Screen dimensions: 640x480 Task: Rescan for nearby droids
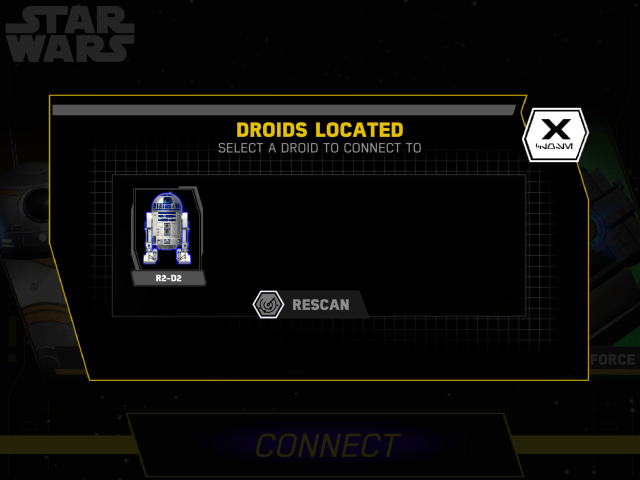(x=307, y=303)
